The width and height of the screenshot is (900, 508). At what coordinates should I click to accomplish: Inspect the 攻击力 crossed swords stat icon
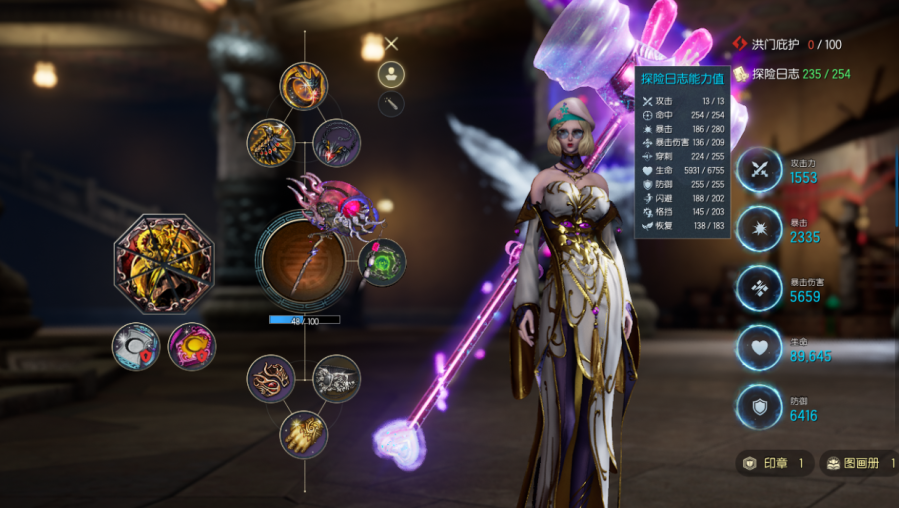click(759, 170)
